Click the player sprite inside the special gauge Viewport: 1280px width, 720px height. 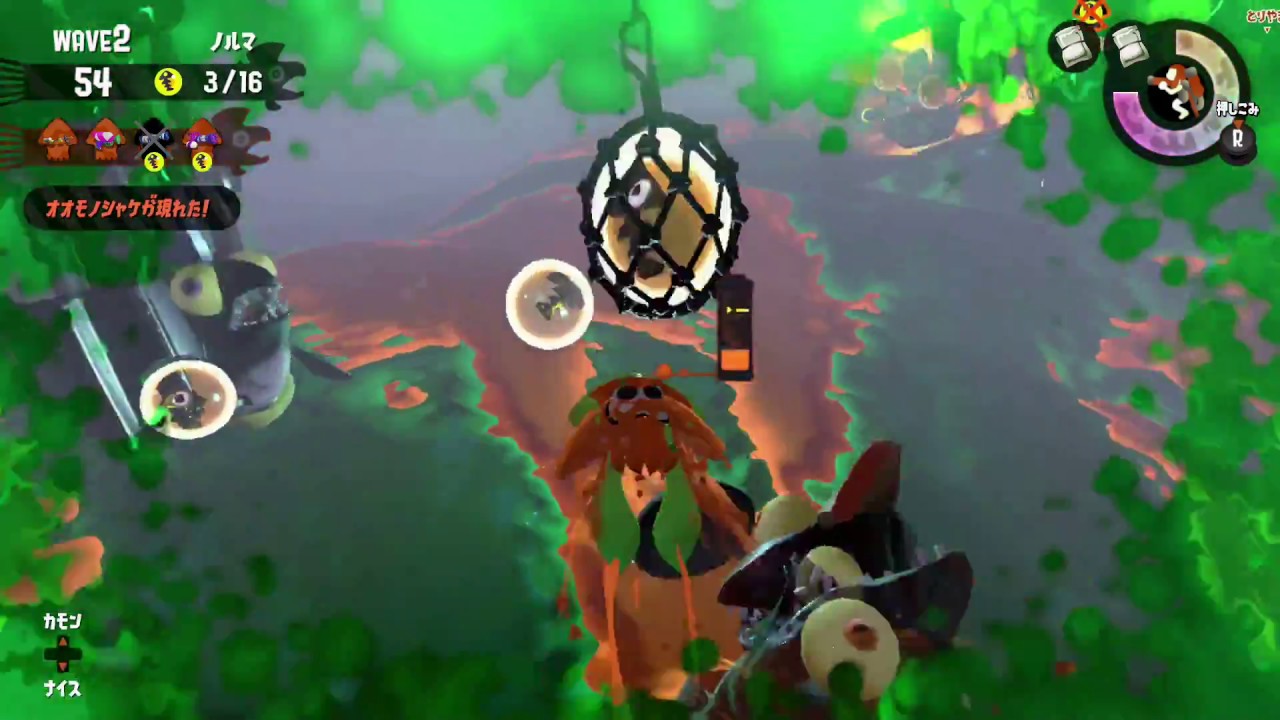(x=1176, y=89)
